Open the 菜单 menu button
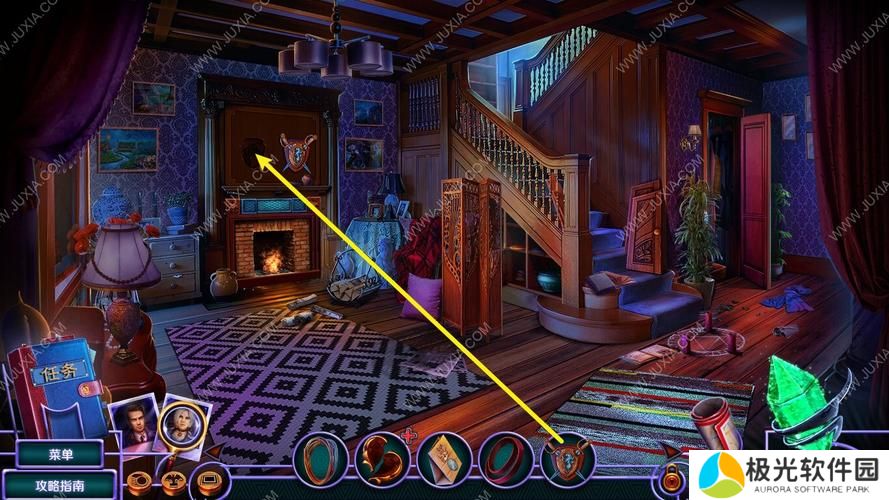 pos(60,453)
